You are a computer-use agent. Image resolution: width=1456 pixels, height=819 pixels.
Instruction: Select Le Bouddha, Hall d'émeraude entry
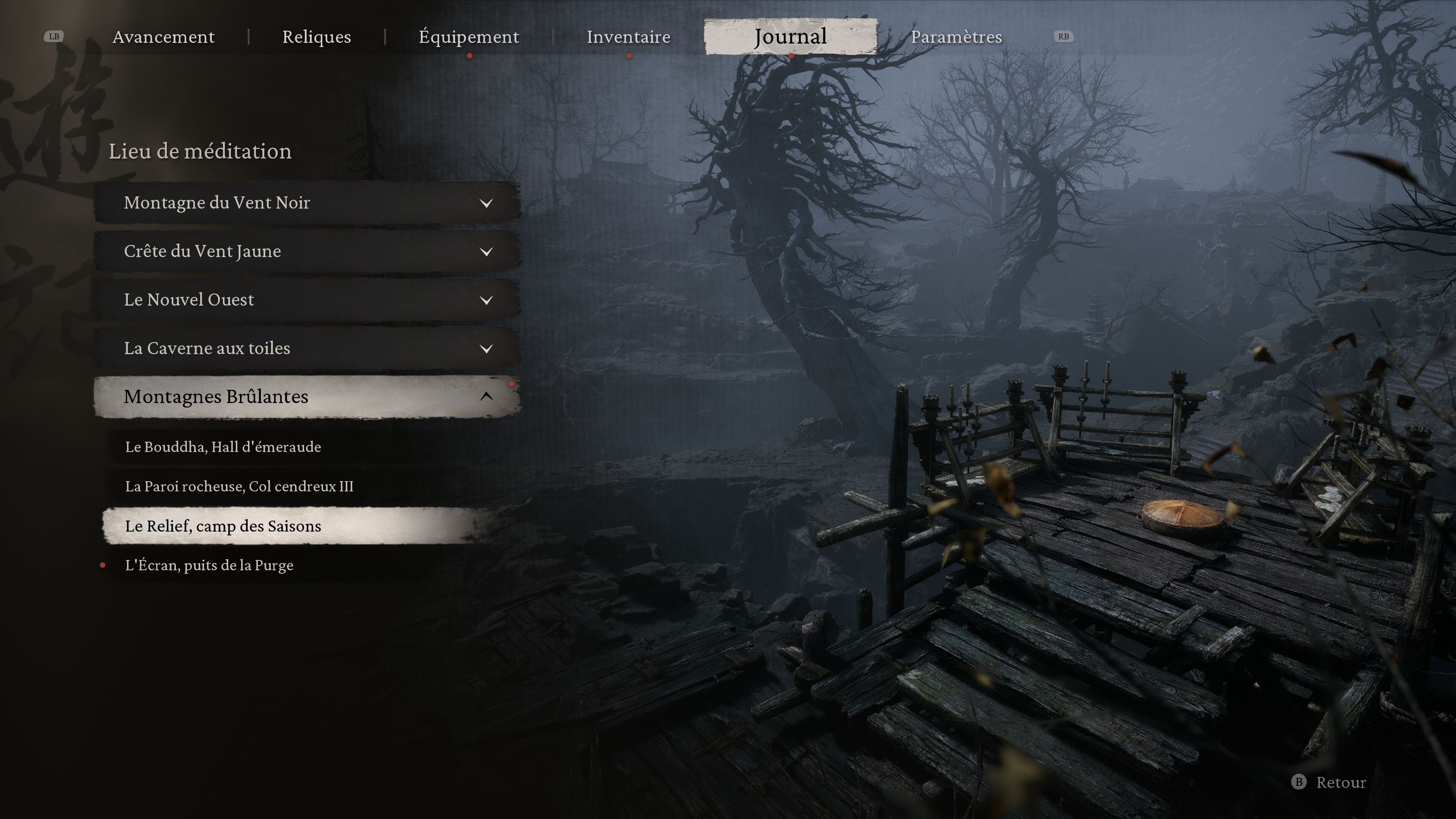click(223, 447)
